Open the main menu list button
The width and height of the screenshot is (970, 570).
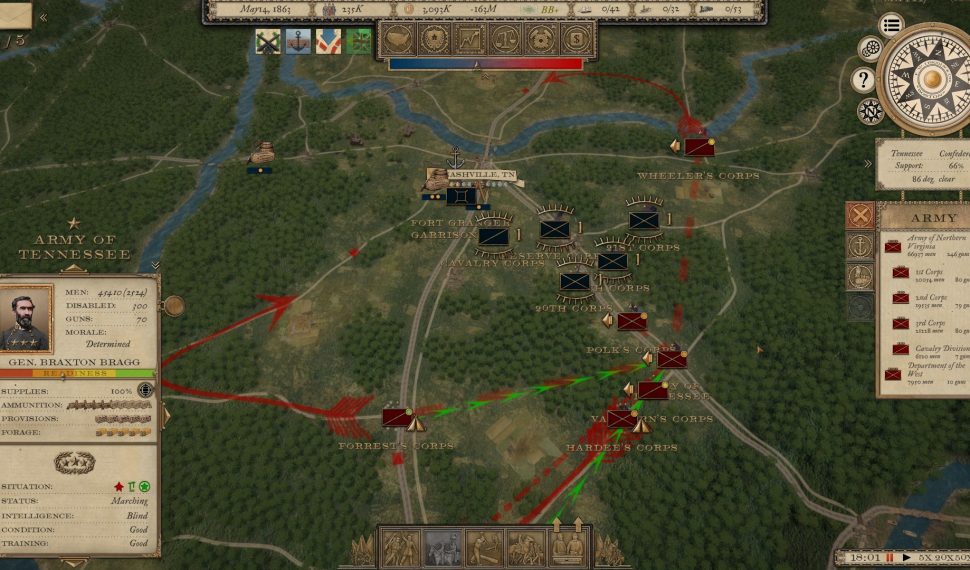click(x=891, y=25)
